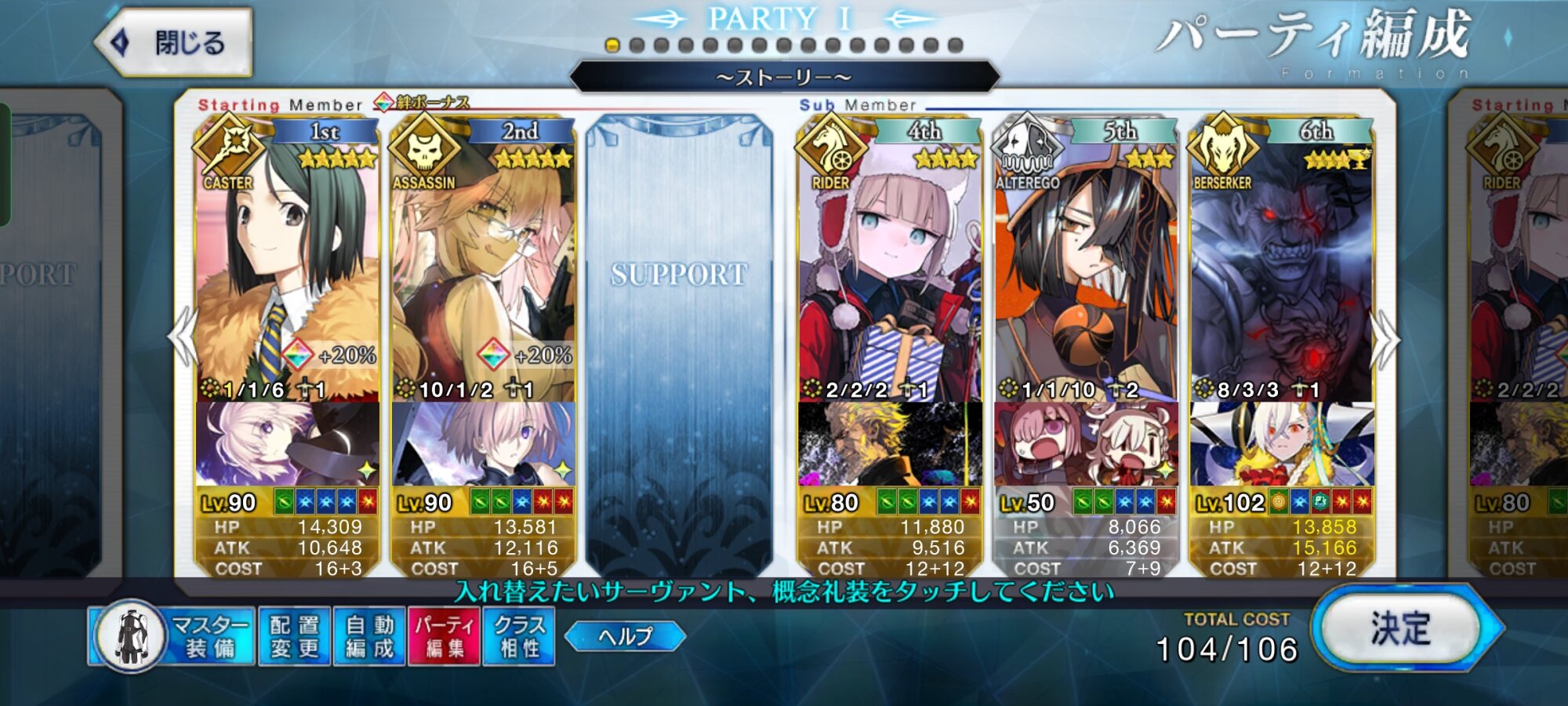Change the Assassin's craft essence
The width and height of the screenshot is (1568, 706).
point(483,444)
